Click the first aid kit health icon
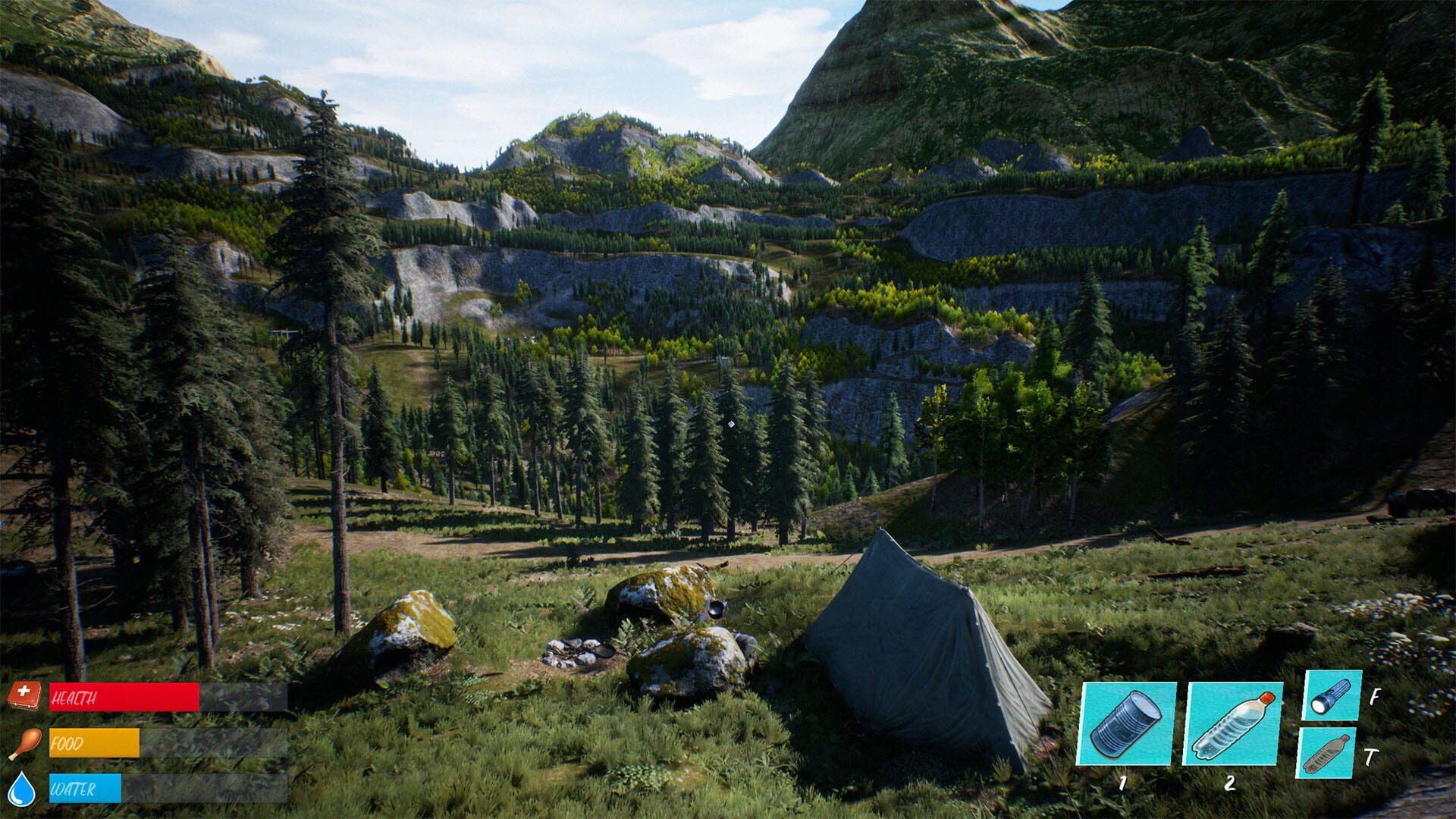Image resolution: width=1456 pixels, height=819 pixels. pos(27,695)
